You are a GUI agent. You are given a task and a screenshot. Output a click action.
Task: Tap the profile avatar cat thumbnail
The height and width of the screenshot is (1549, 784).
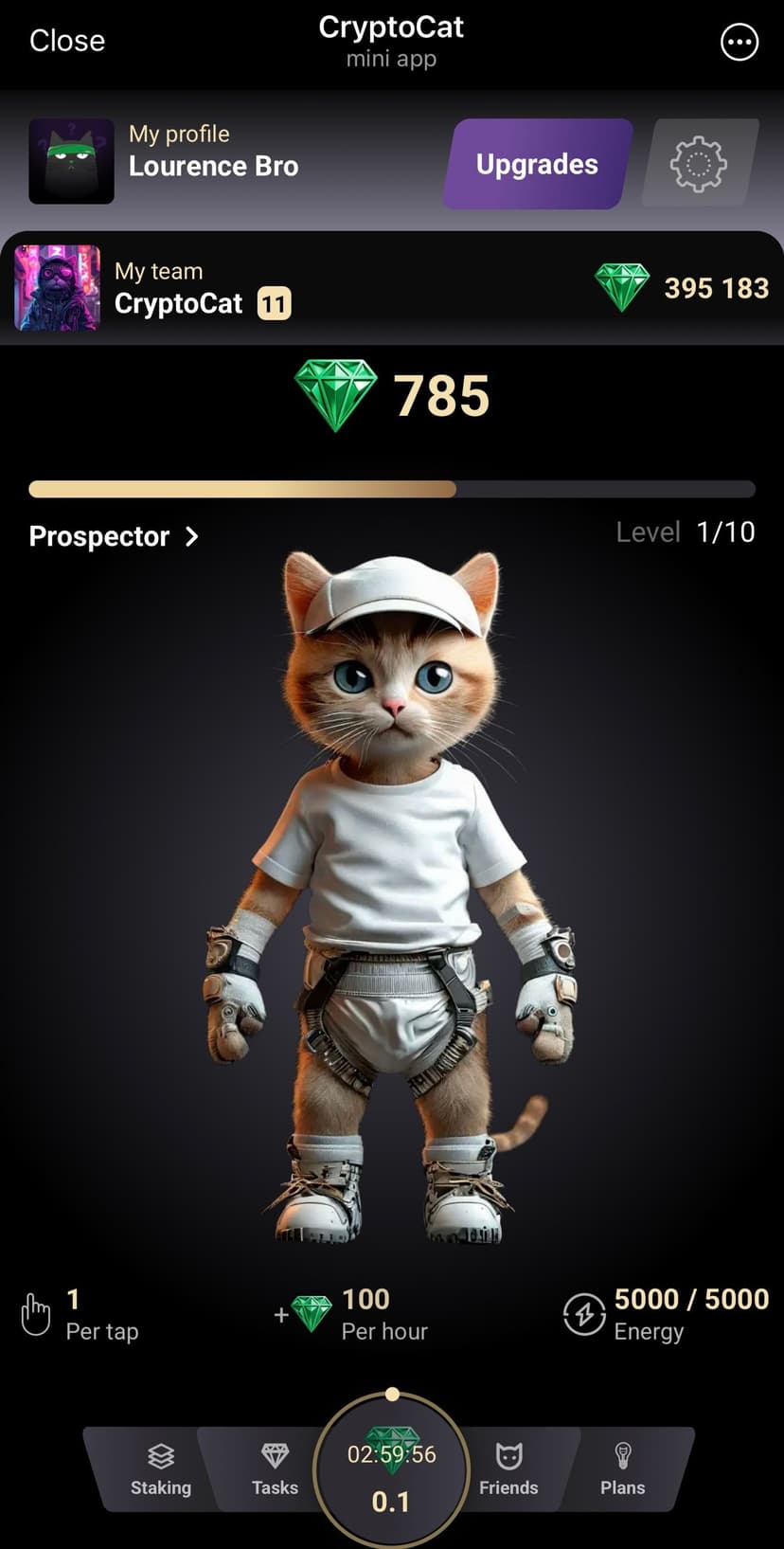(x=71, y=161)
